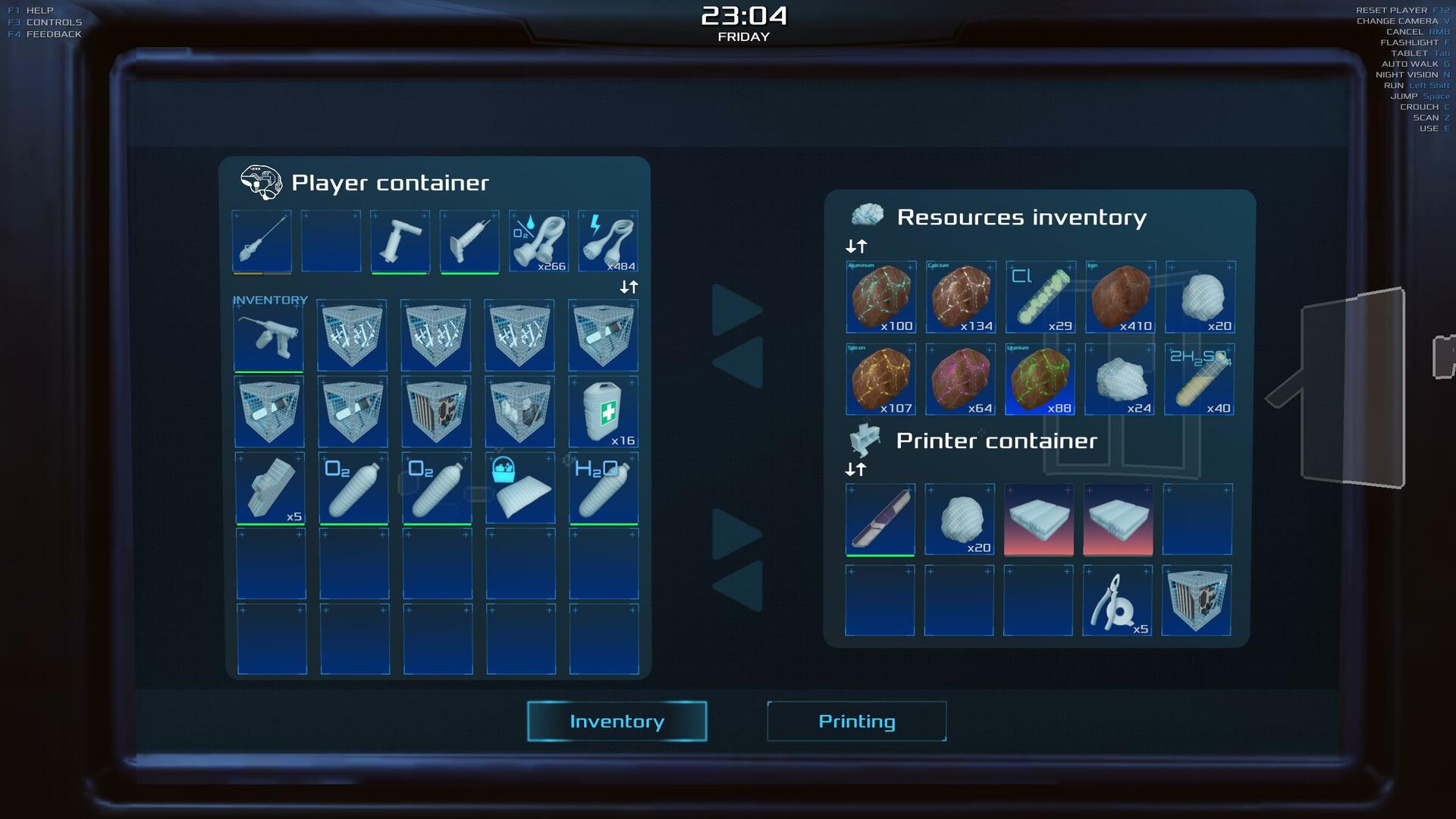Select the pink-magenta ore x64 slot

pyautogui.click(x=960, y=379)
